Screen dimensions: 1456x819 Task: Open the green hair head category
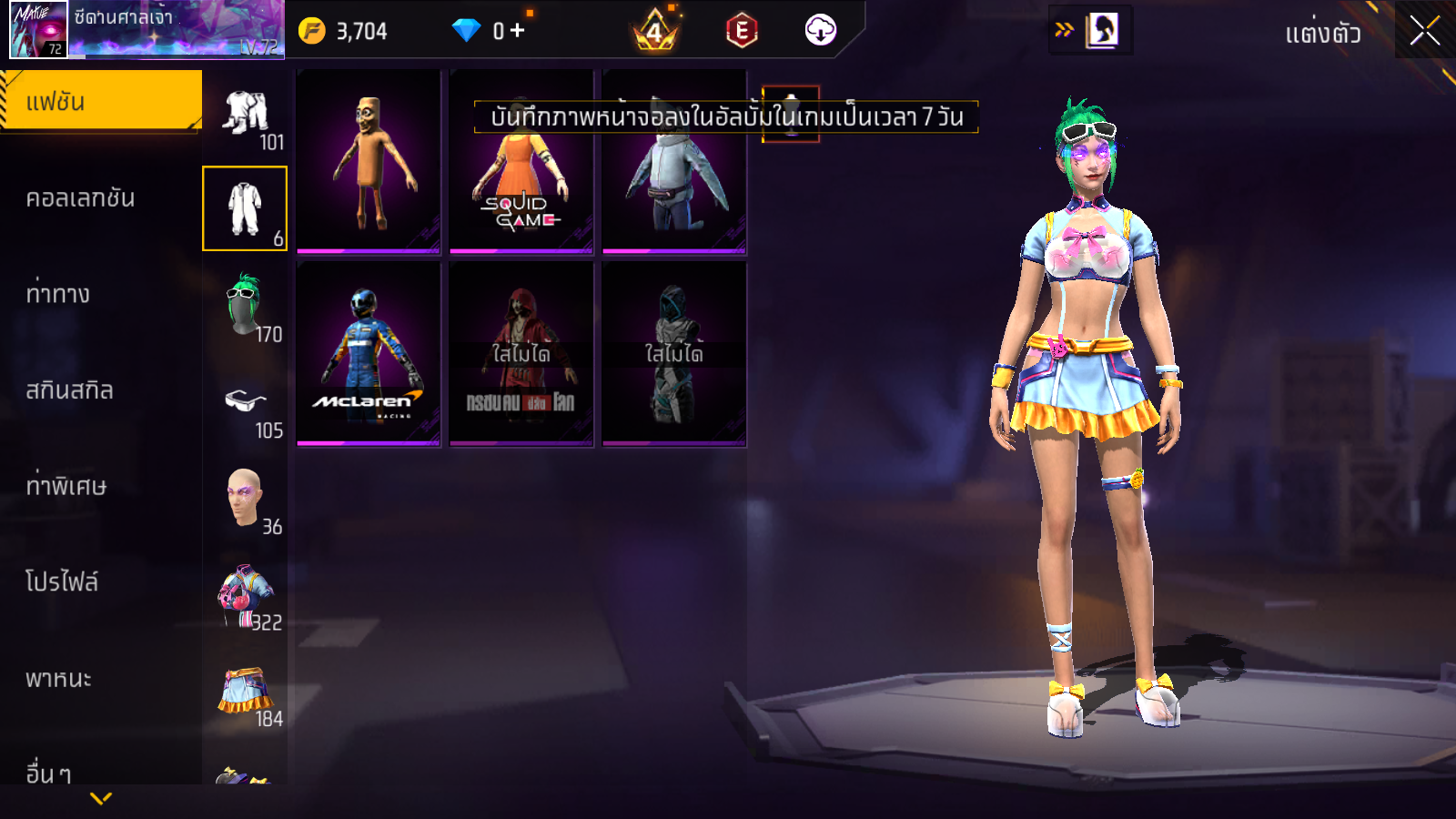(x=245, y=305)
